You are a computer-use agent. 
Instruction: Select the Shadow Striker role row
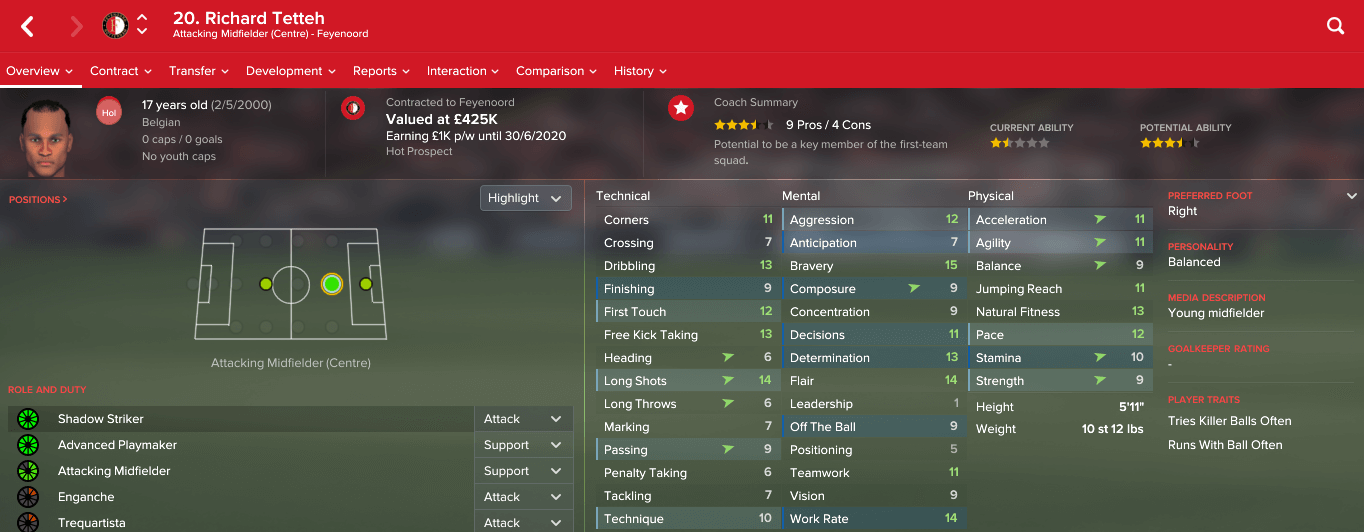[x=240, y=419]
